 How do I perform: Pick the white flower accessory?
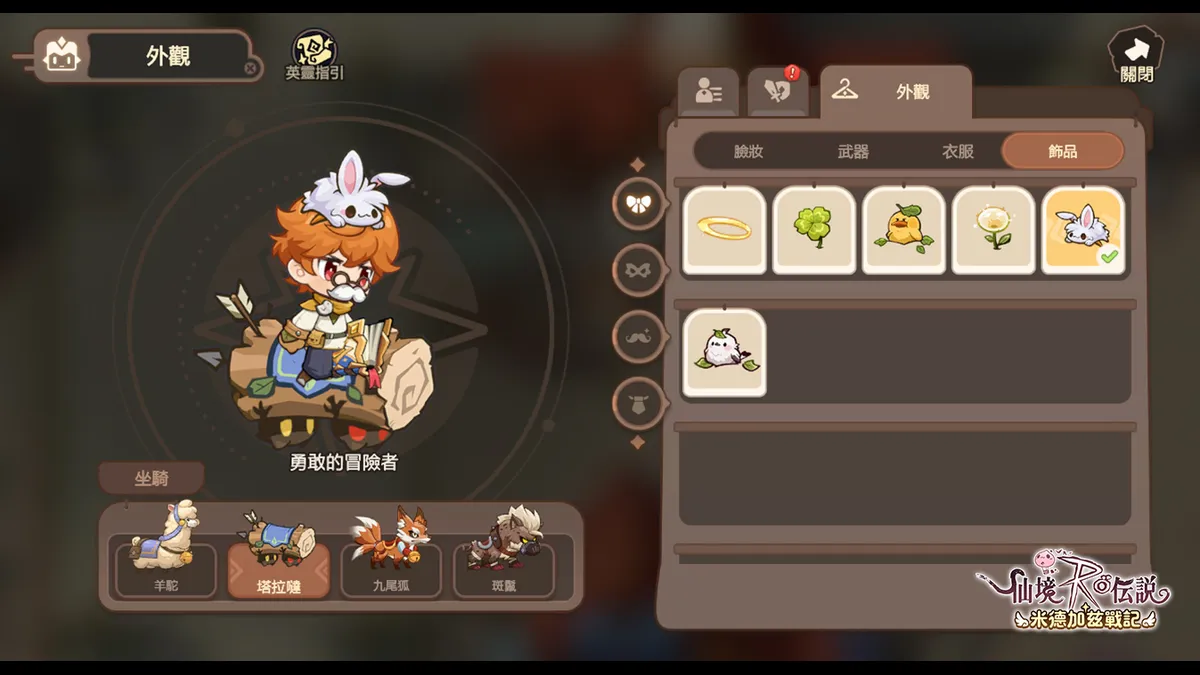coord(993,230)
